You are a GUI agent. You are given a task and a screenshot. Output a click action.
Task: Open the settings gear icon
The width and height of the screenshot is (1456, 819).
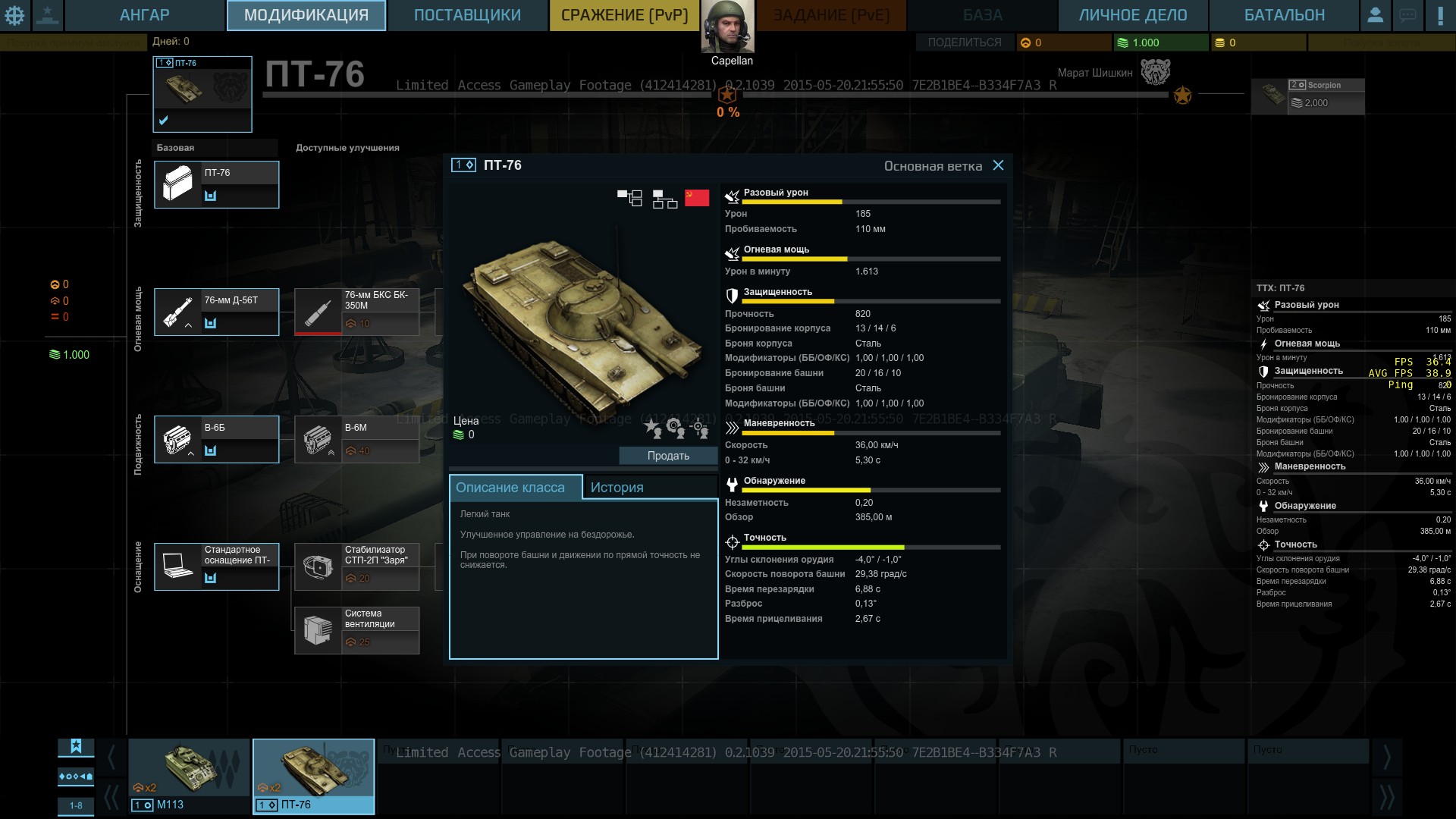[x=15, y=15]
